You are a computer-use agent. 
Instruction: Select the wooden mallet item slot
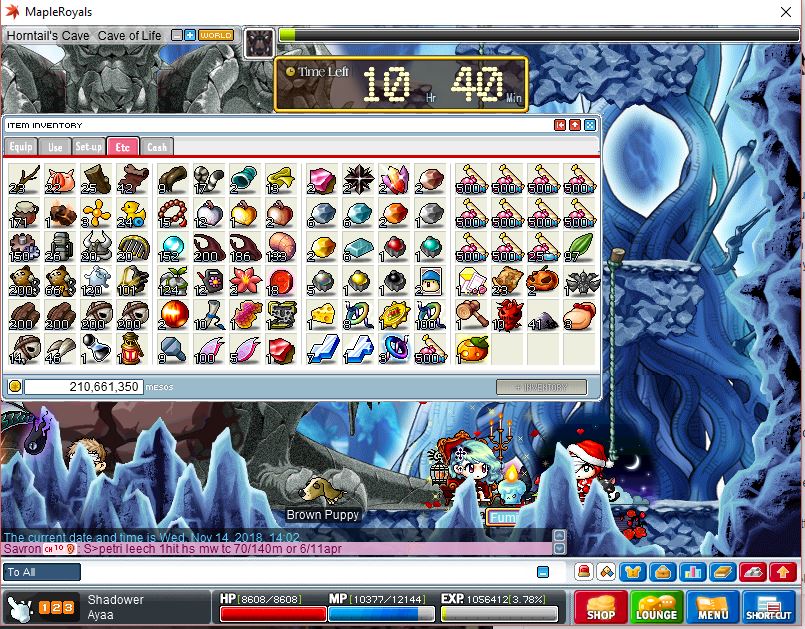[471, 315]
